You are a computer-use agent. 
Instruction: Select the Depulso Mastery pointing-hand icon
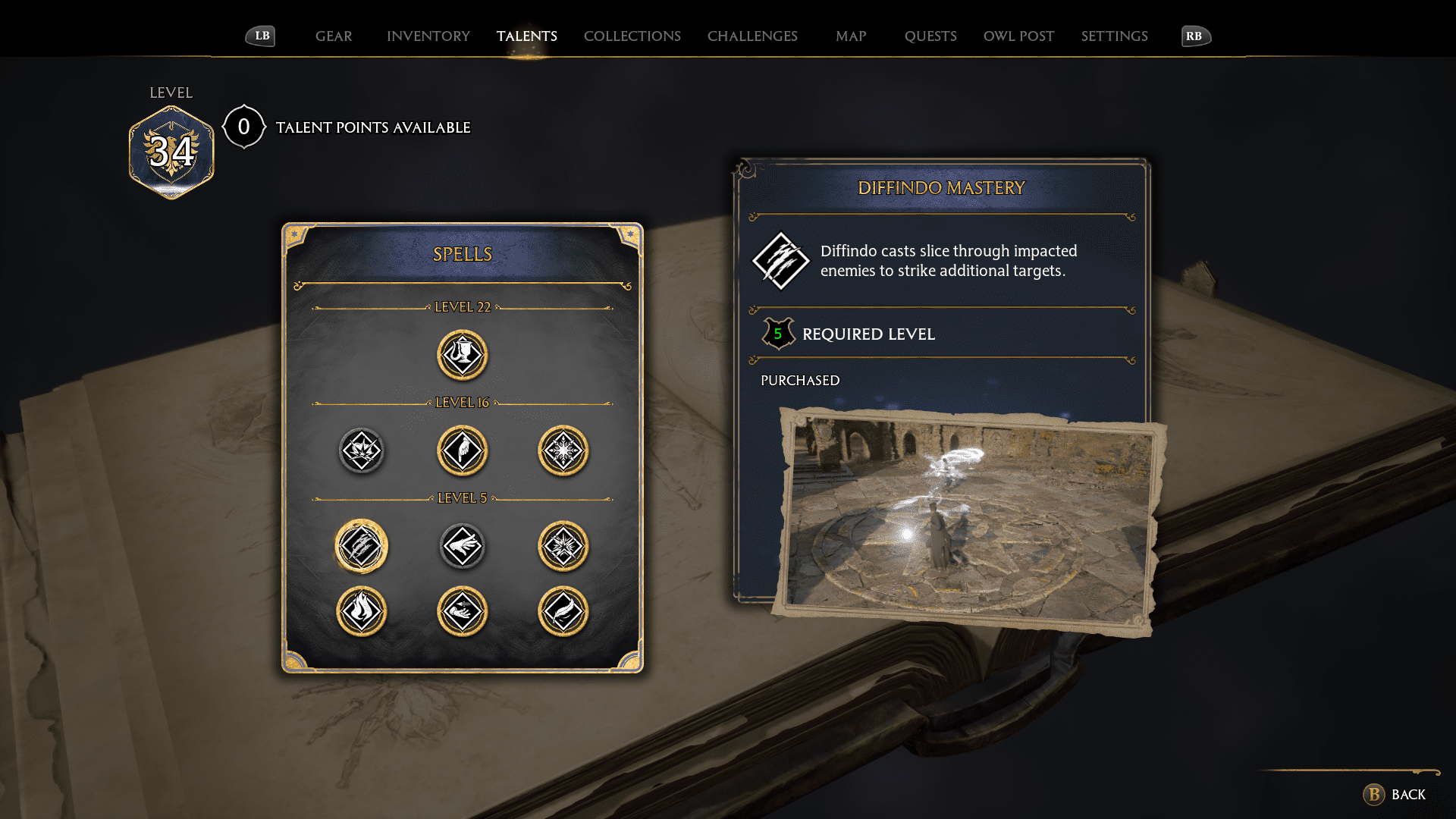click(x=463, y=450)
